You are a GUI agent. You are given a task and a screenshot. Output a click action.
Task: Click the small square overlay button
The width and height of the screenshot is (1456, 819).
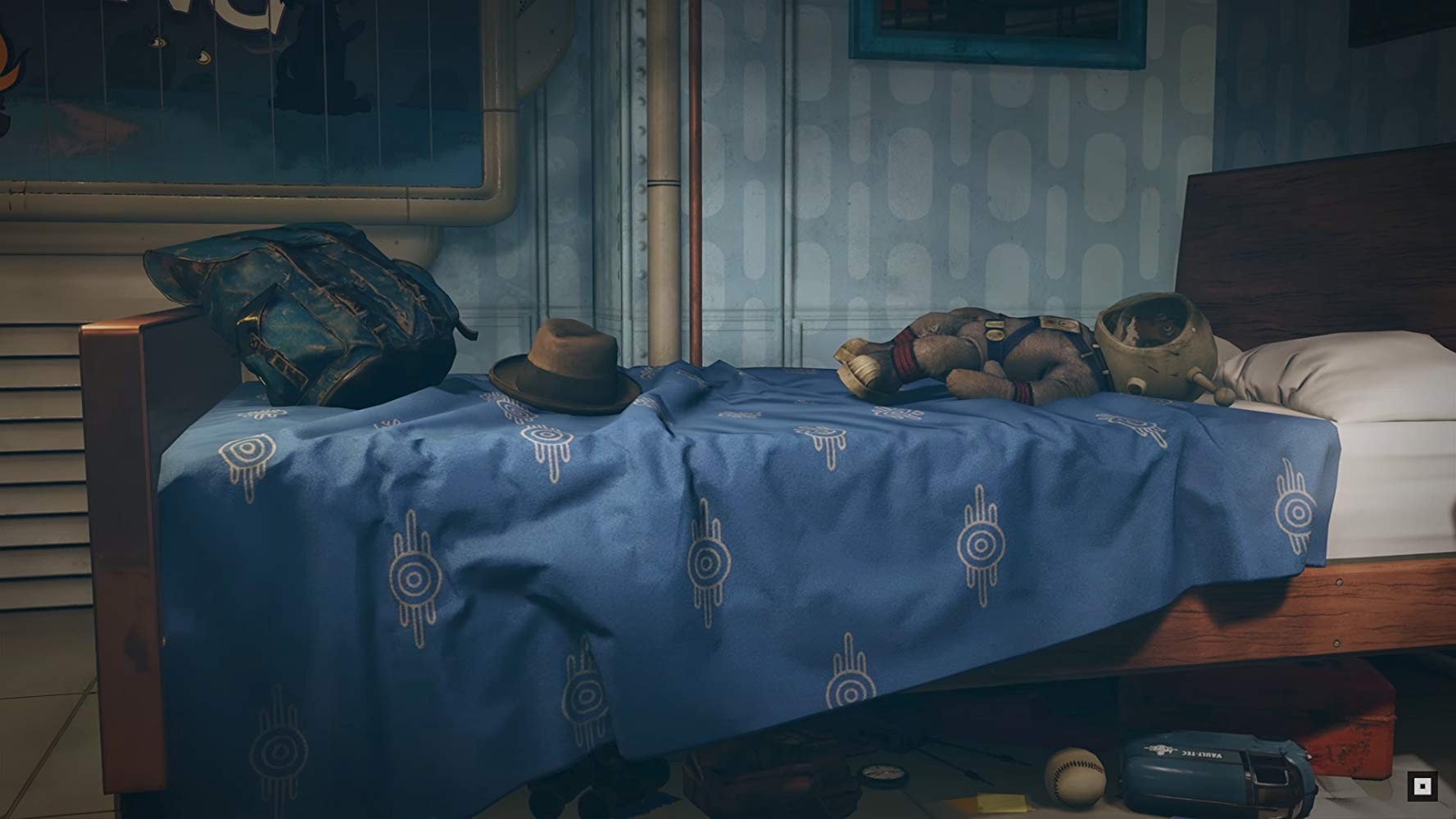pyautogui.click(x=1422, y=787)
